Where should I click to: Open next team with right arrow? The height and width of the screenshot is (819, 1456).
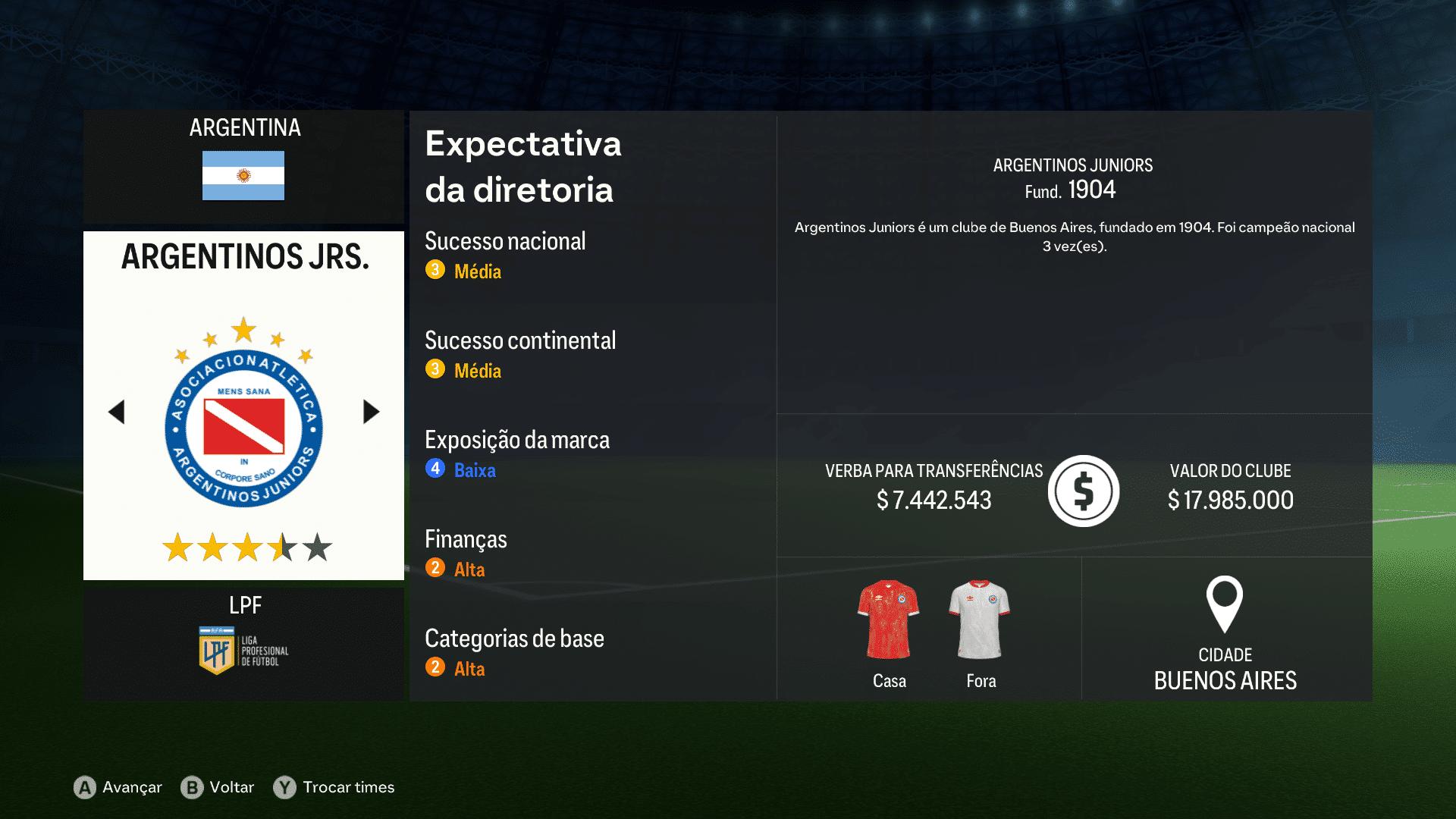pos(371,412)
